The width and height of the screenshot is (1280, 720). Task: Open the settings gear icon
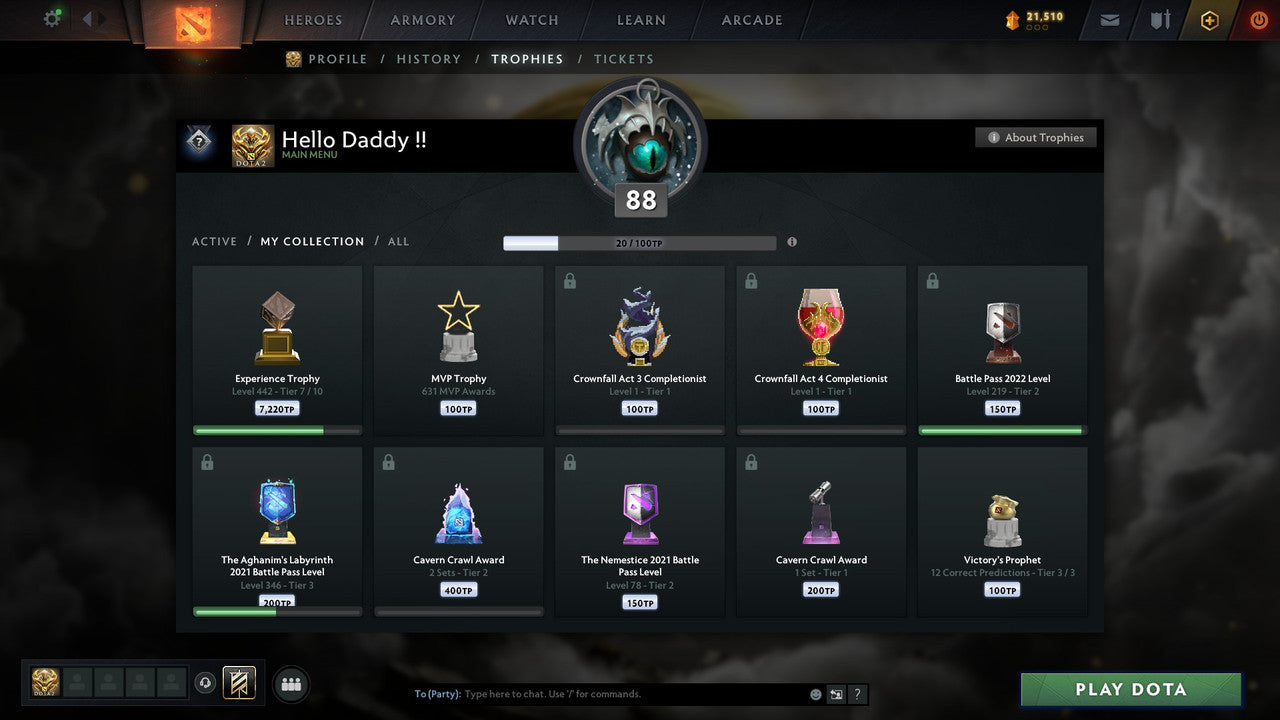coord(53,18)
